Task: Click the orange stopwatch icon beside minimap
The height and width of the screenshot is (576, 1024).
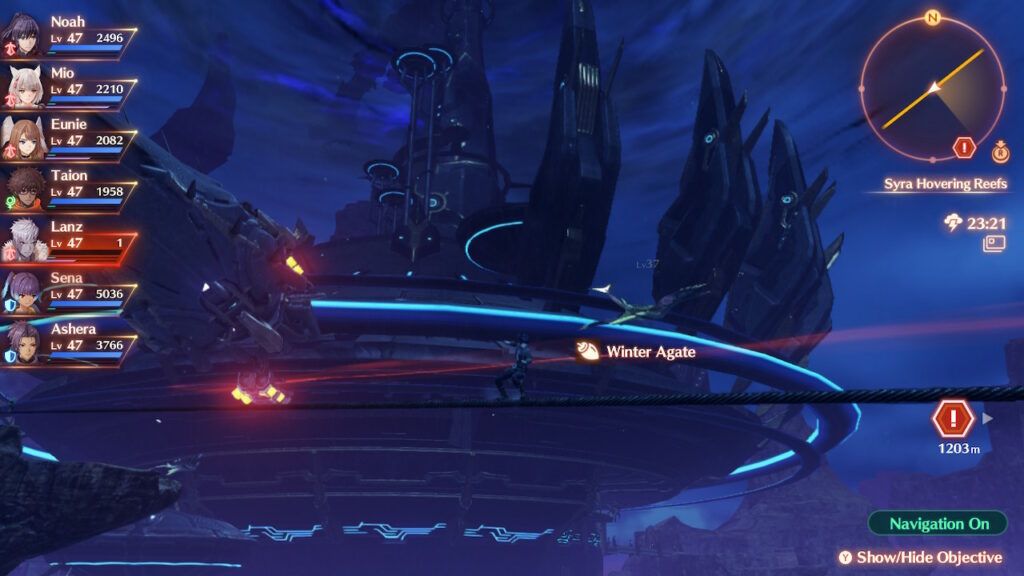Action: 999,152
